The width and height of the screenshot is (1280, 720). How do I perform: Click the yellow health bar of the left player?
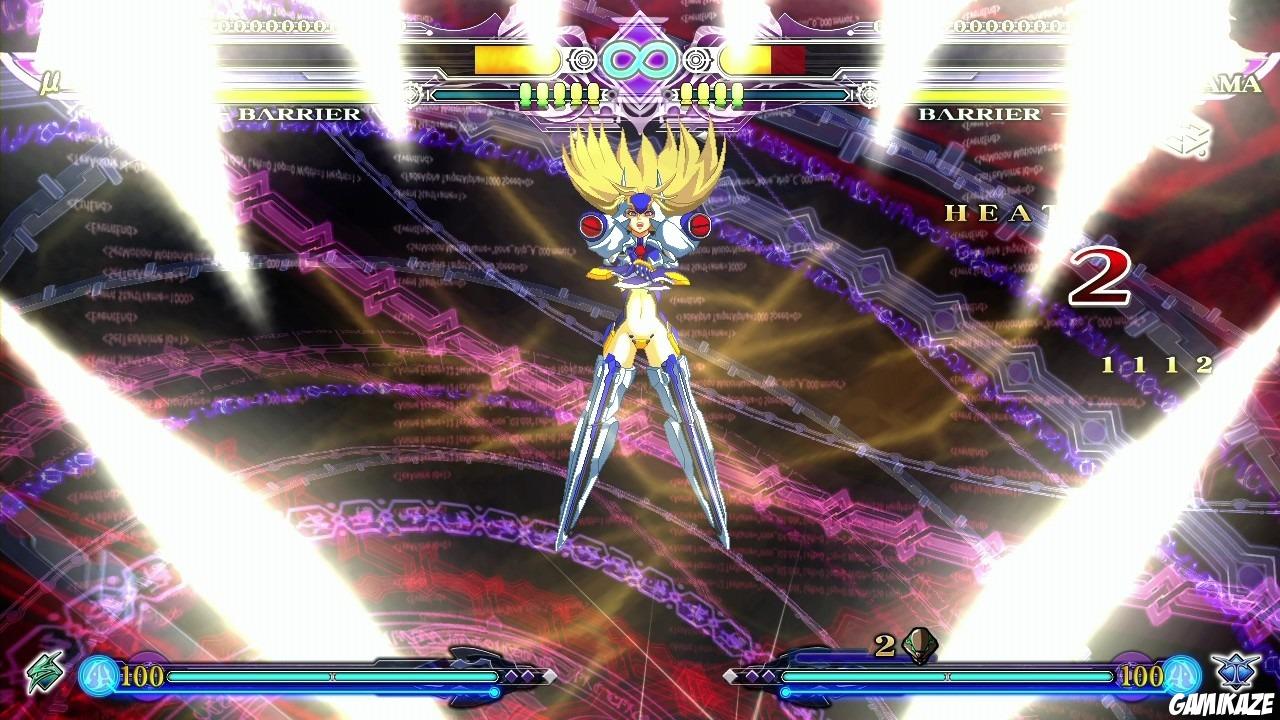pos(500,58)
